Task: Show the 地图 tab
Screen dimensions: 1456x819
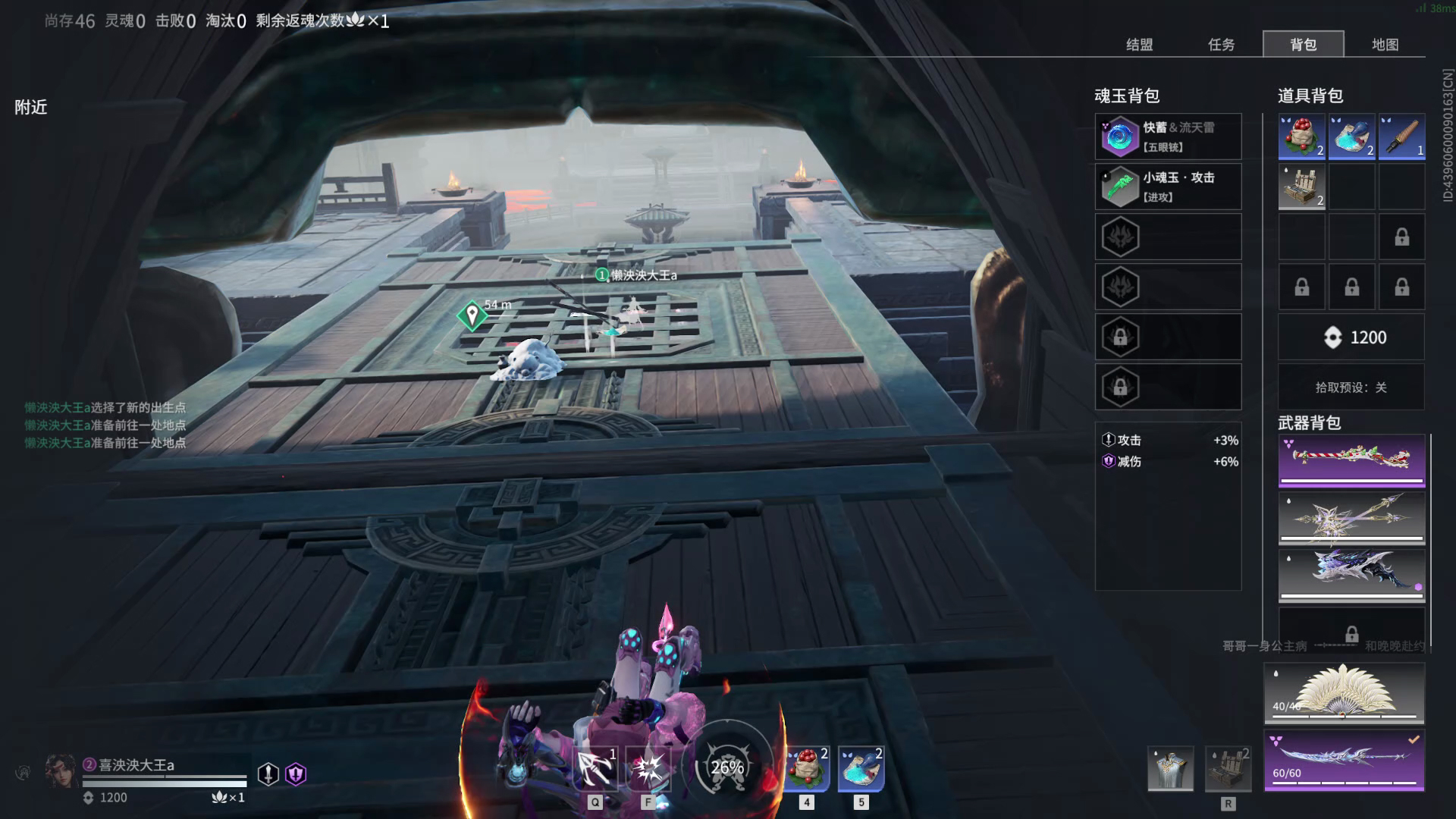Action: [x=1385, y=45]
